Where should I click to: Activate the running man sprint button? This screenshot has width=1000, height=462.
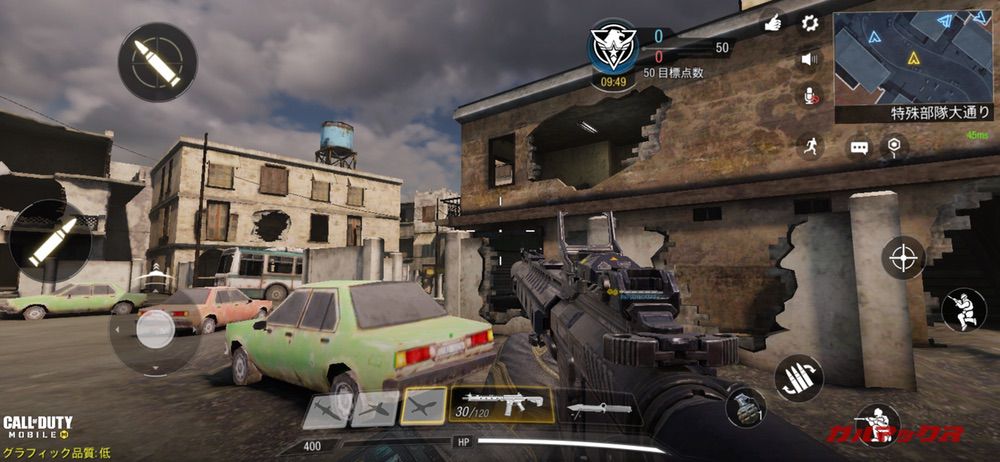tap(810, 147)
